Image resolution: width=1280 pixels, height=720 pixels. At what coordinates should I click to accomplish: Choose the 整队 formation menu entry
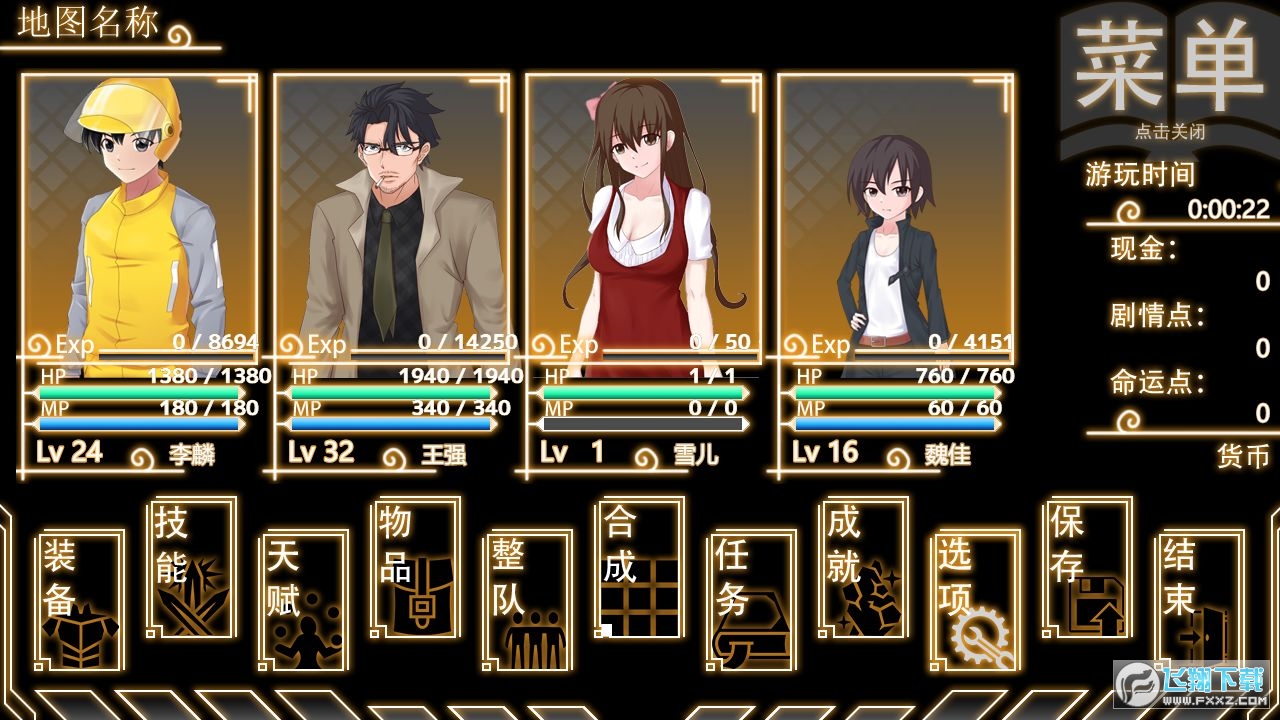(528, 600)
